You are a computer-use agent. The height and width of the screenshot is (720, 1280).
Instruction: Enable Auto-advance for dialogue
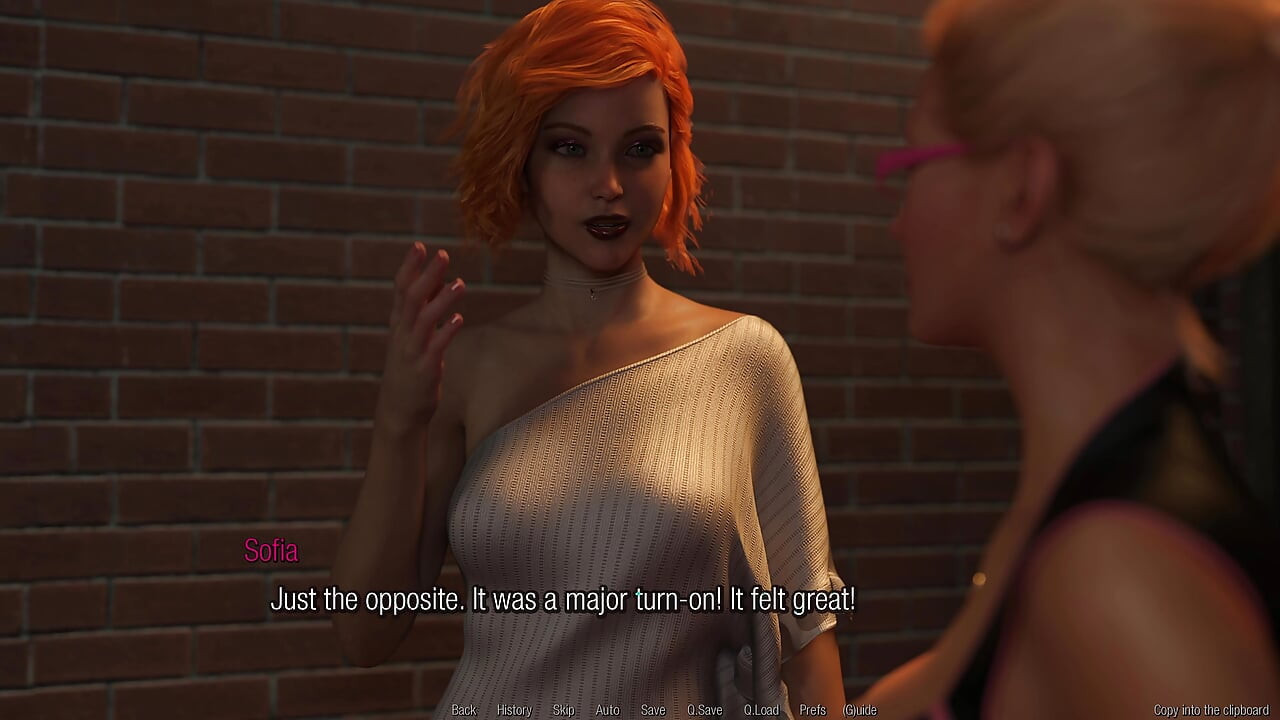(x=607, y=710)
